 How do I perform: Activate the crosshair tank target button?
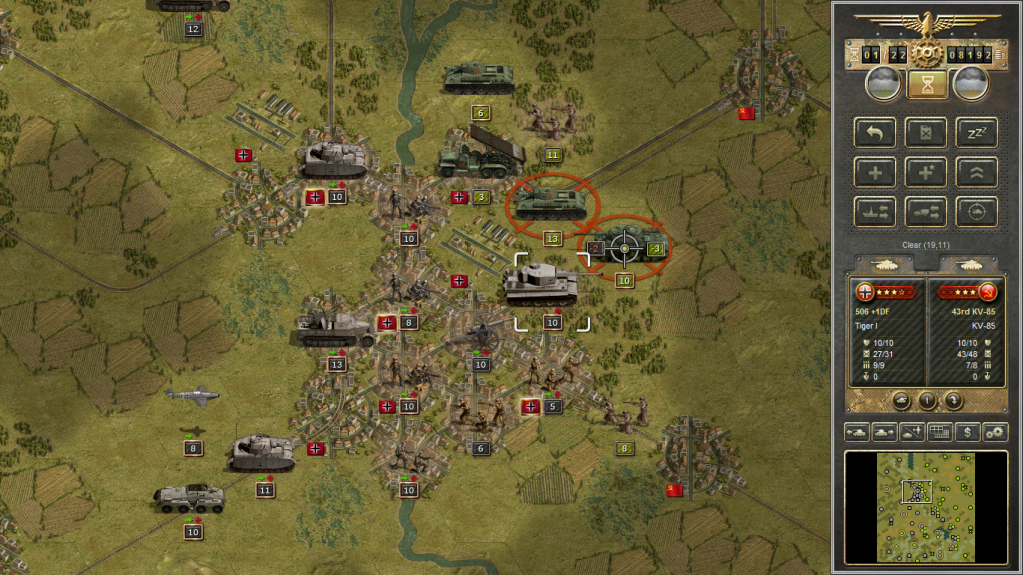[x=976, y=211]
